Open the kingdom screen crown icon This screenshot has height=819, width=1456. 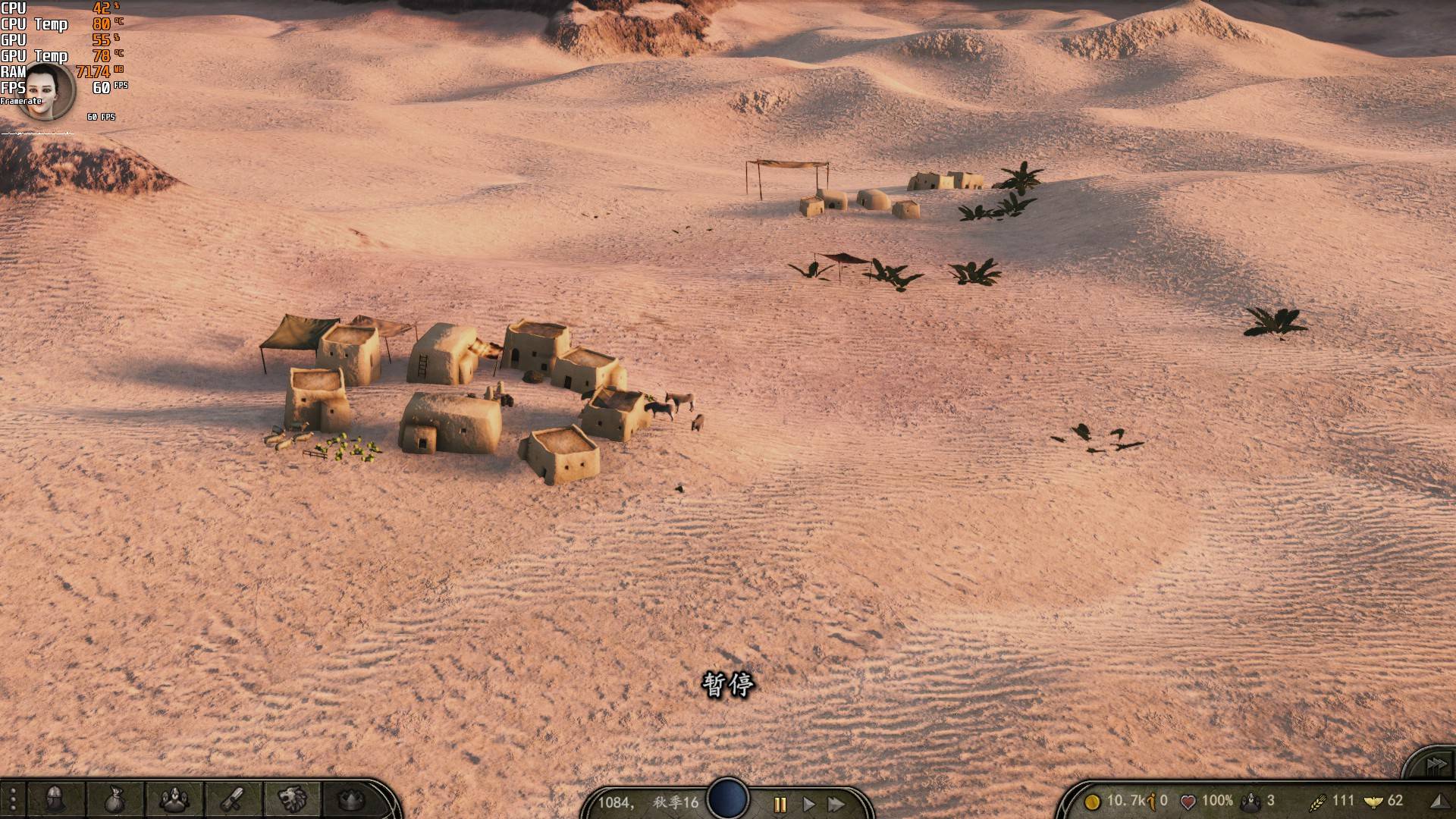click(x=351, y=799)
